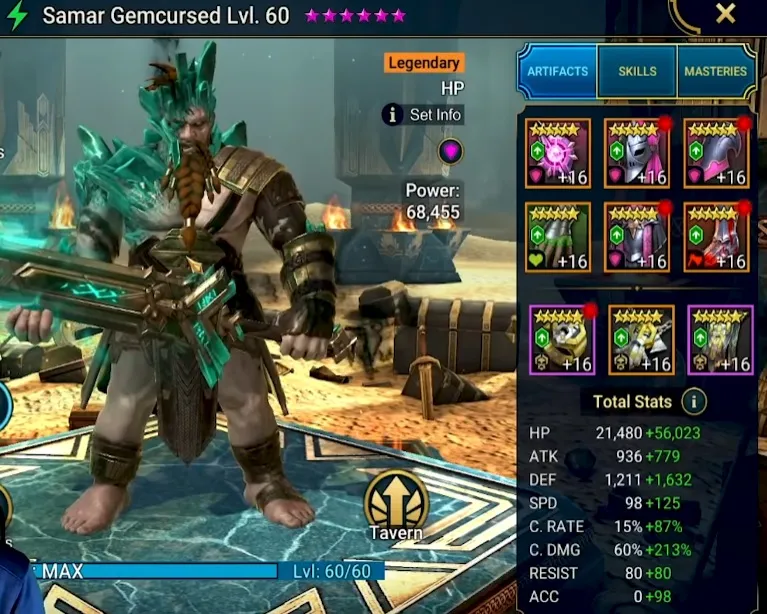Select the Artifacts tab
The height and width of the screenshot is (614, 767).
[x=557, y=71]
